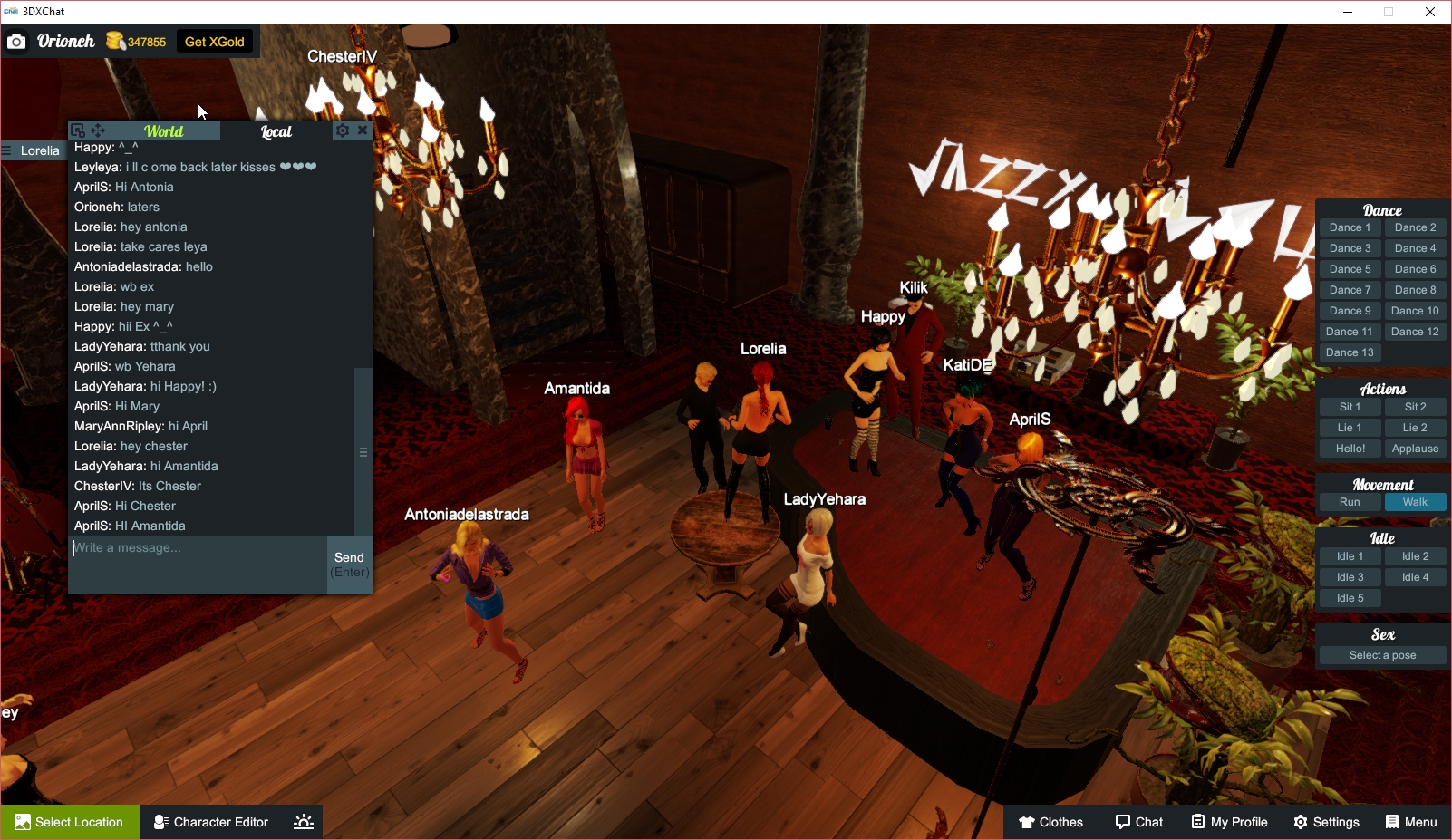Take a screenshot using the camera icon

click(x=16, y=41)
